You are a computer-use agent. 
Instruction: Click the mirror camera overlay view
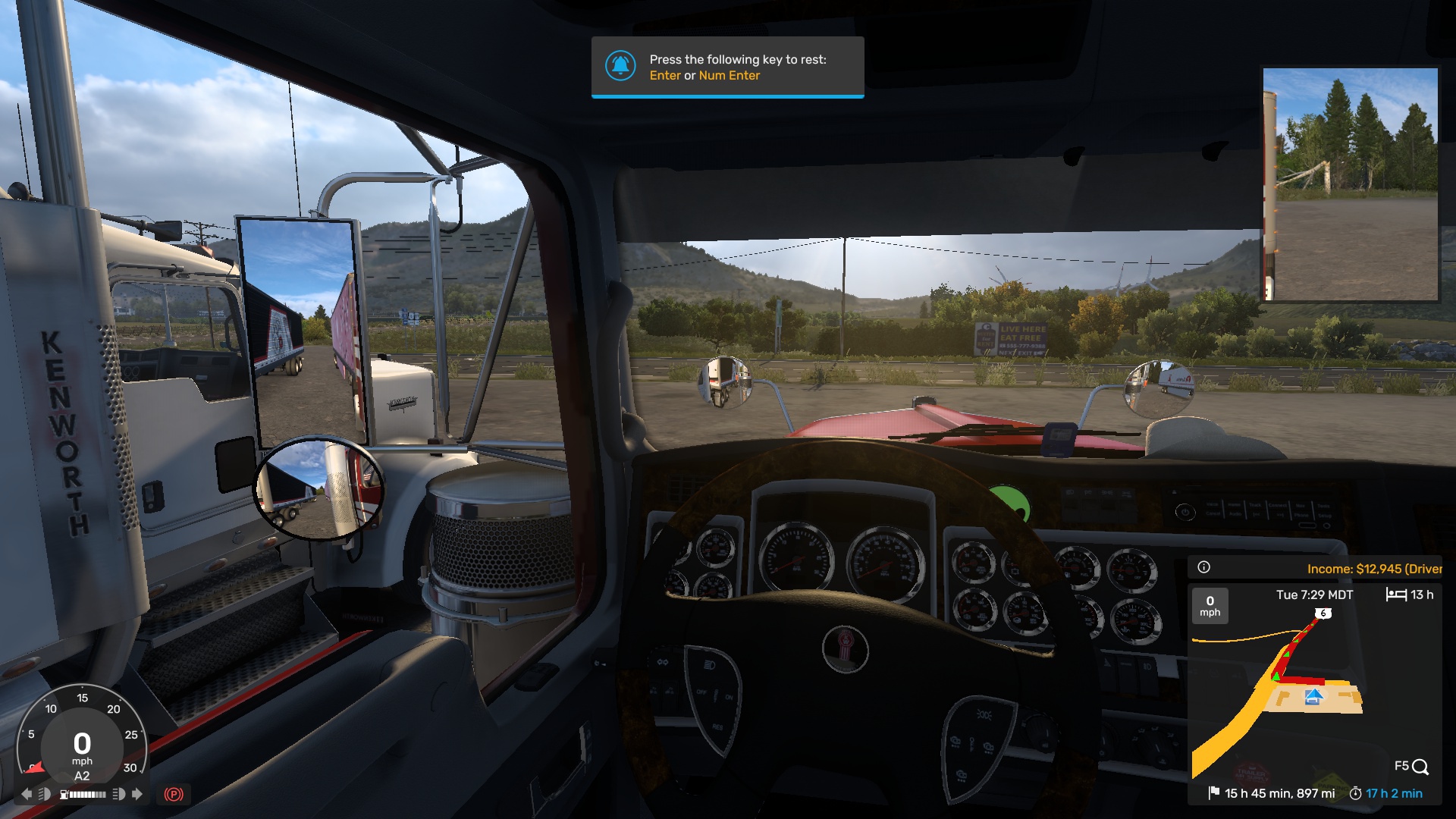1351,184
